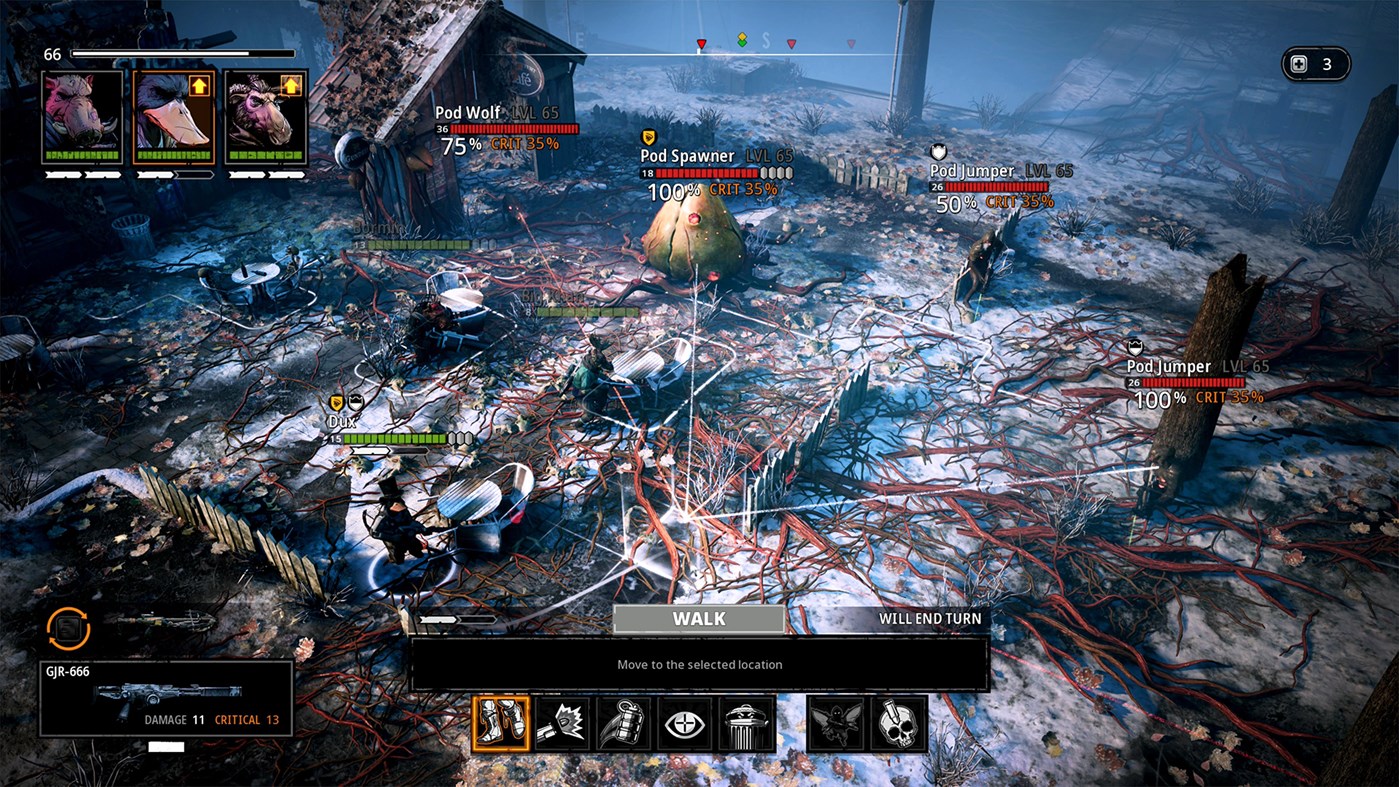
Task: Select the attack/shoot ability icon
Action: pos(561,724)
